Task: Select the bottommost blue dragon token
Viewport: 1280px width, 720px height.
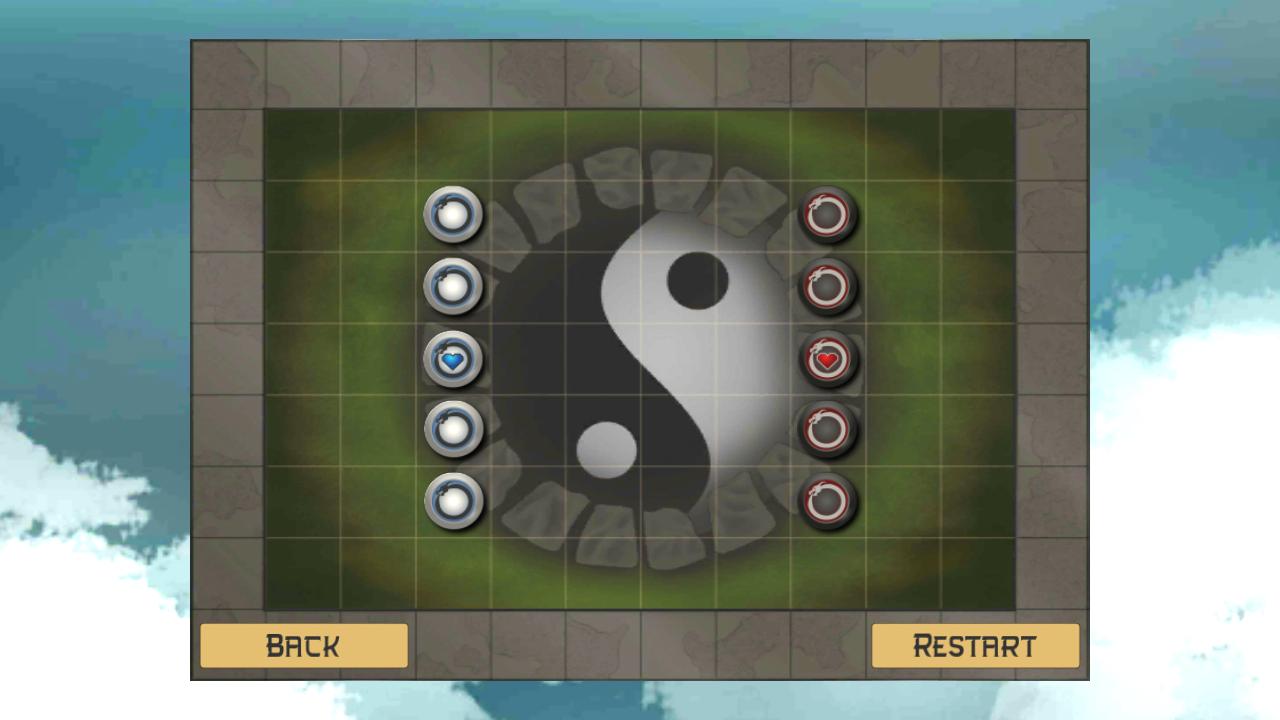Action: (455, 501)
